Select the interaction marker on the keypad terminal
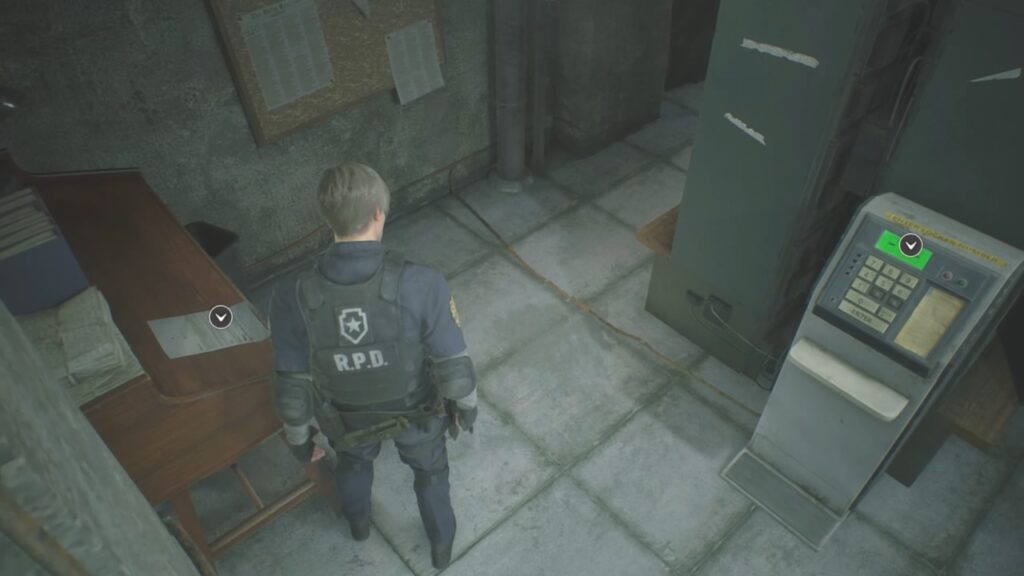Image resolution: width=1024 pixels, height=576 pixels. coord(910,244)
